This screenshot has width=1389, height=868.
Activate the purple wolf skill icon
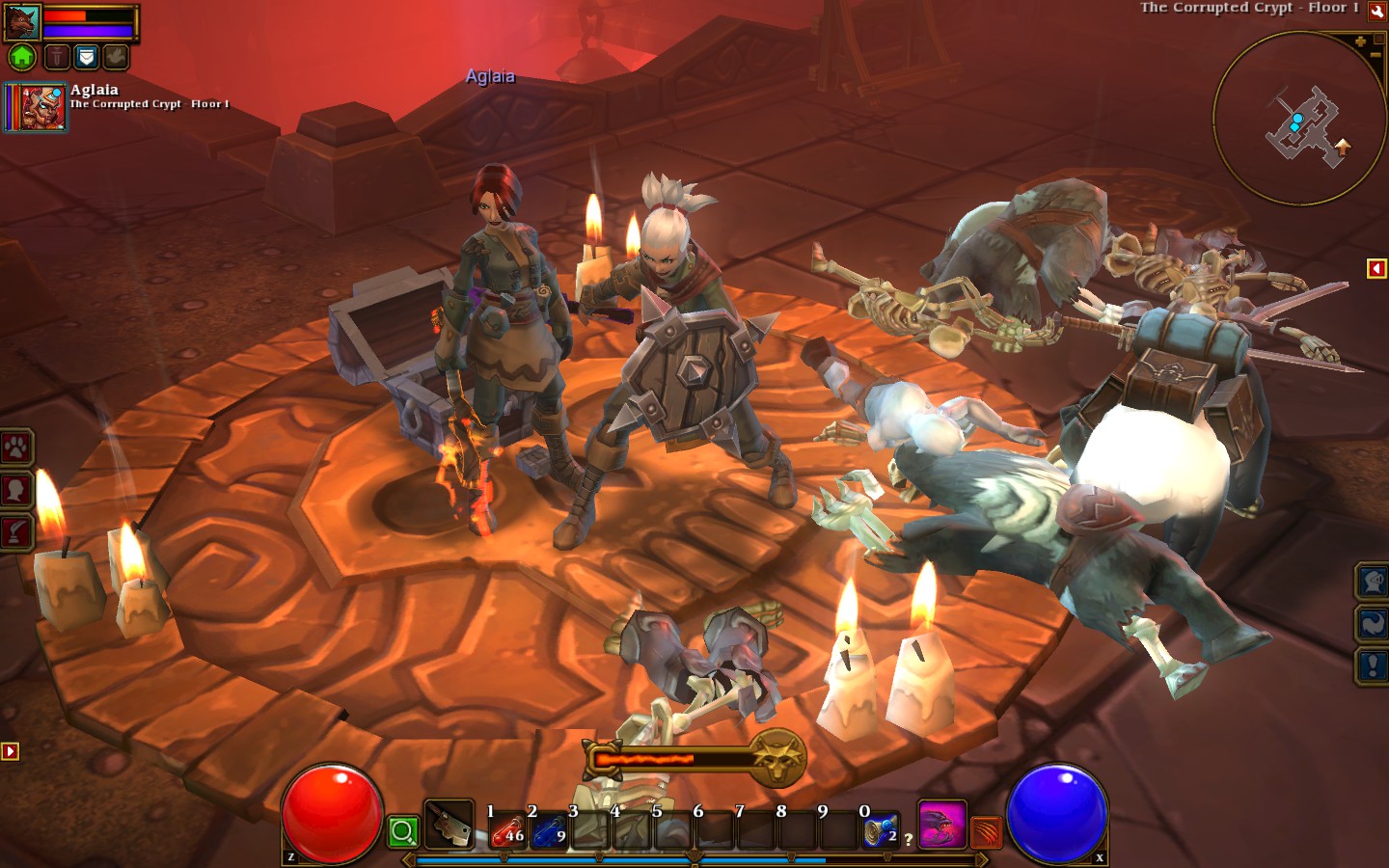(940, 826)
